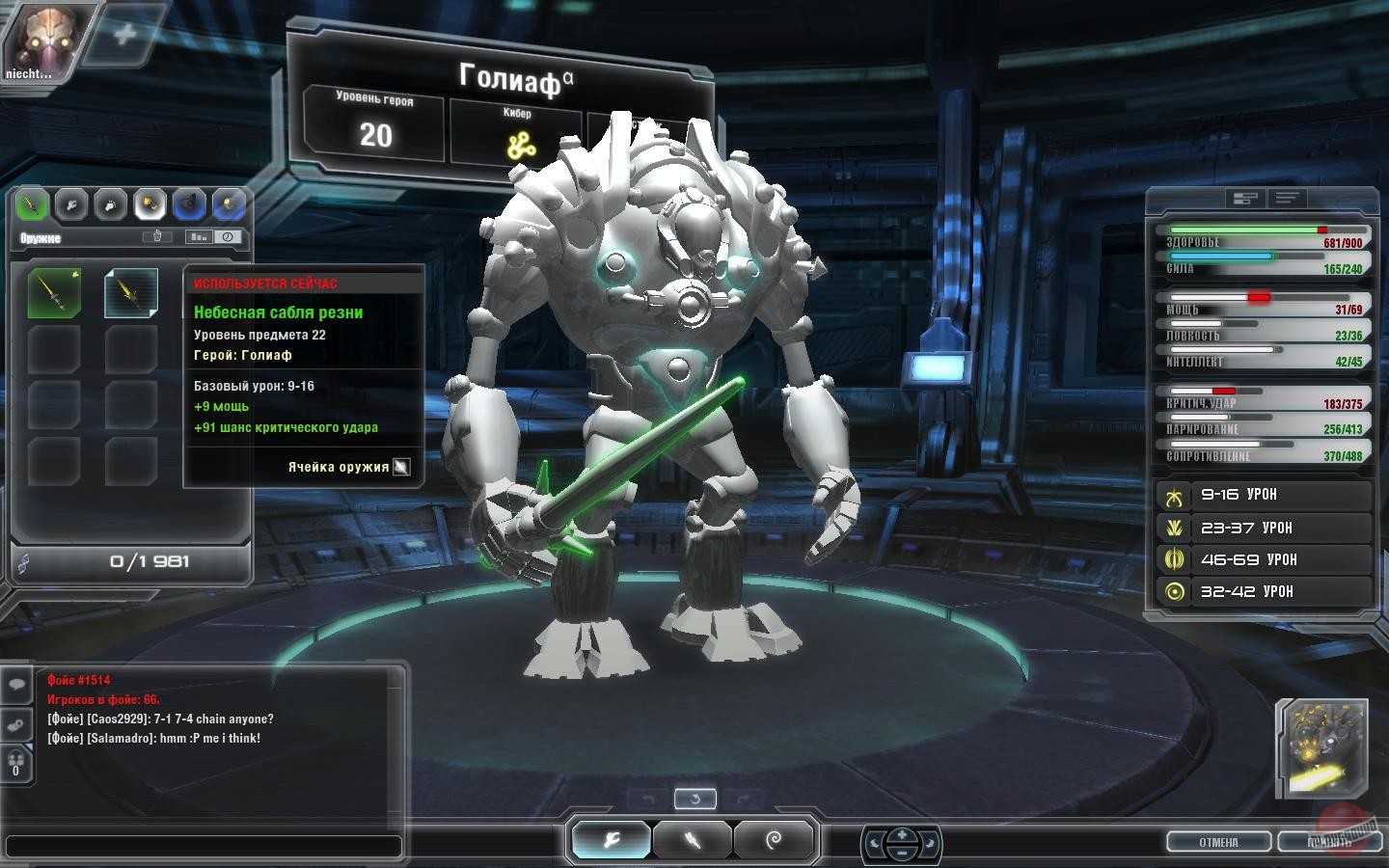Select the 46-69 damage ability row
The image size is (1389, 868).
1264,559
